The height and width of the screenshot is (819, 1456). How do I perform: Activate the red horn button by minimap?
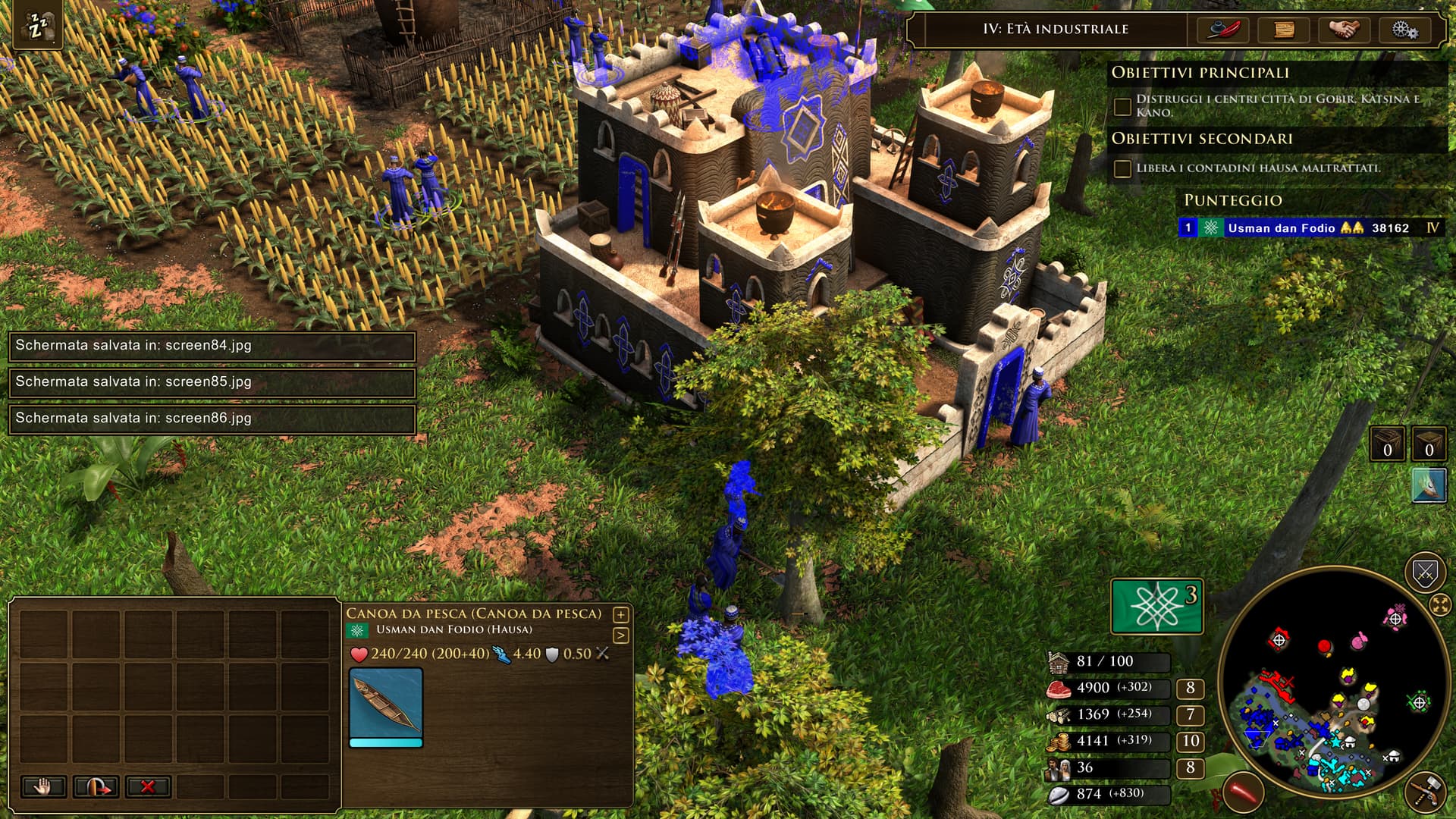click(1244, 793)
